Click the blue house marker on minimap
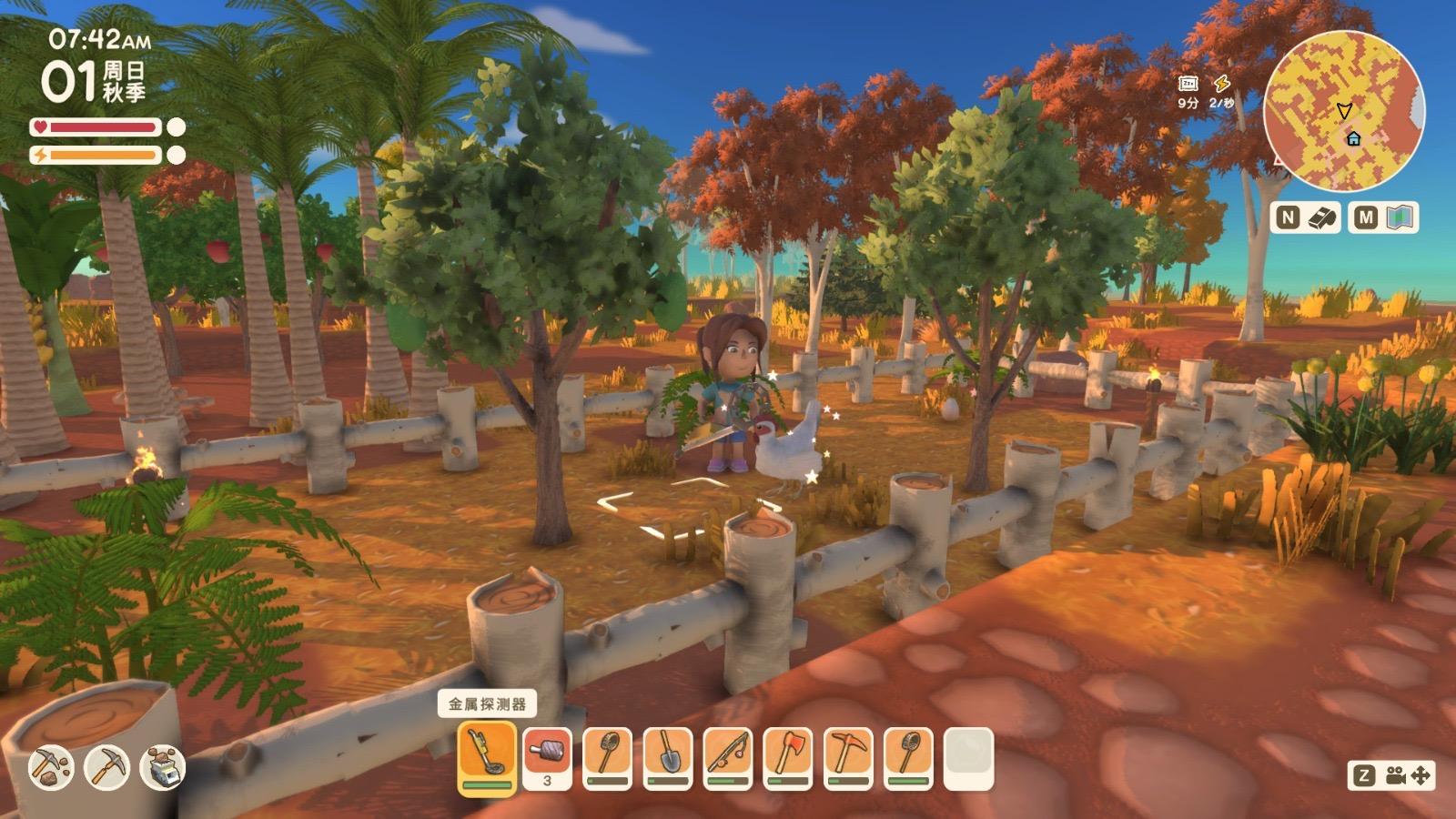The image size is (1456, 819). tap(1354, 138)
